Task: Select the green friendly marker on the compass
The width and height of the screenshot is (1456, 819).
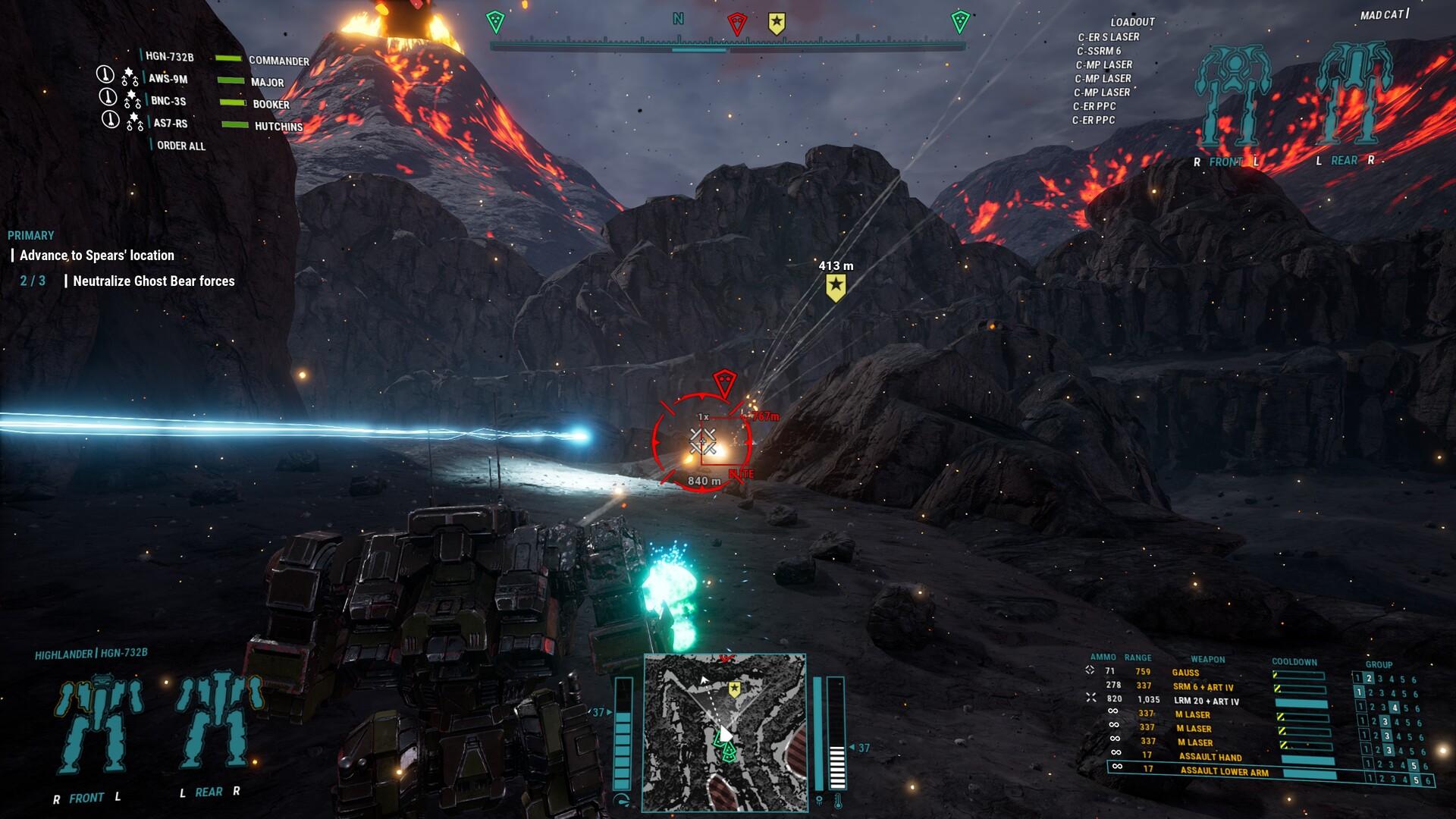Action: [x=496, y=20]
